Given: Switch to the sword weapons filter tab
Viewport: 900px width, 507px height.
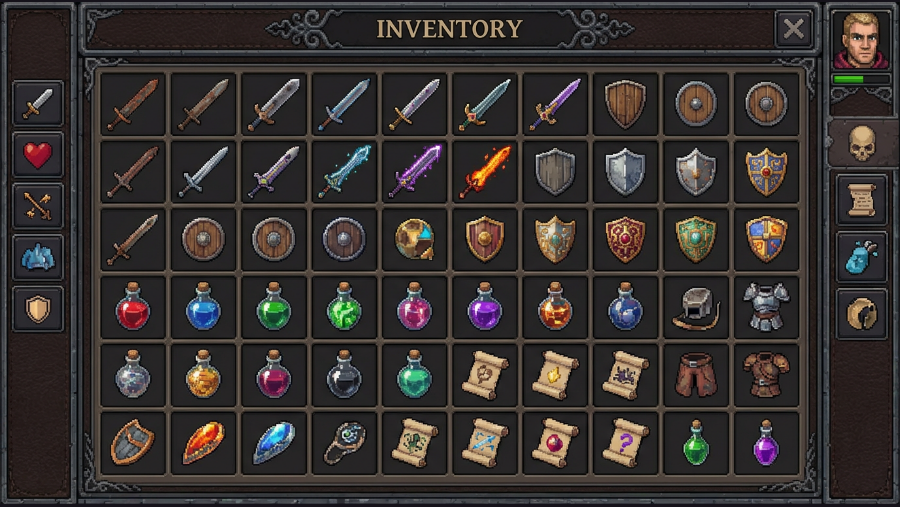Looking at the screenshot, I should click(x=38, y=102).
